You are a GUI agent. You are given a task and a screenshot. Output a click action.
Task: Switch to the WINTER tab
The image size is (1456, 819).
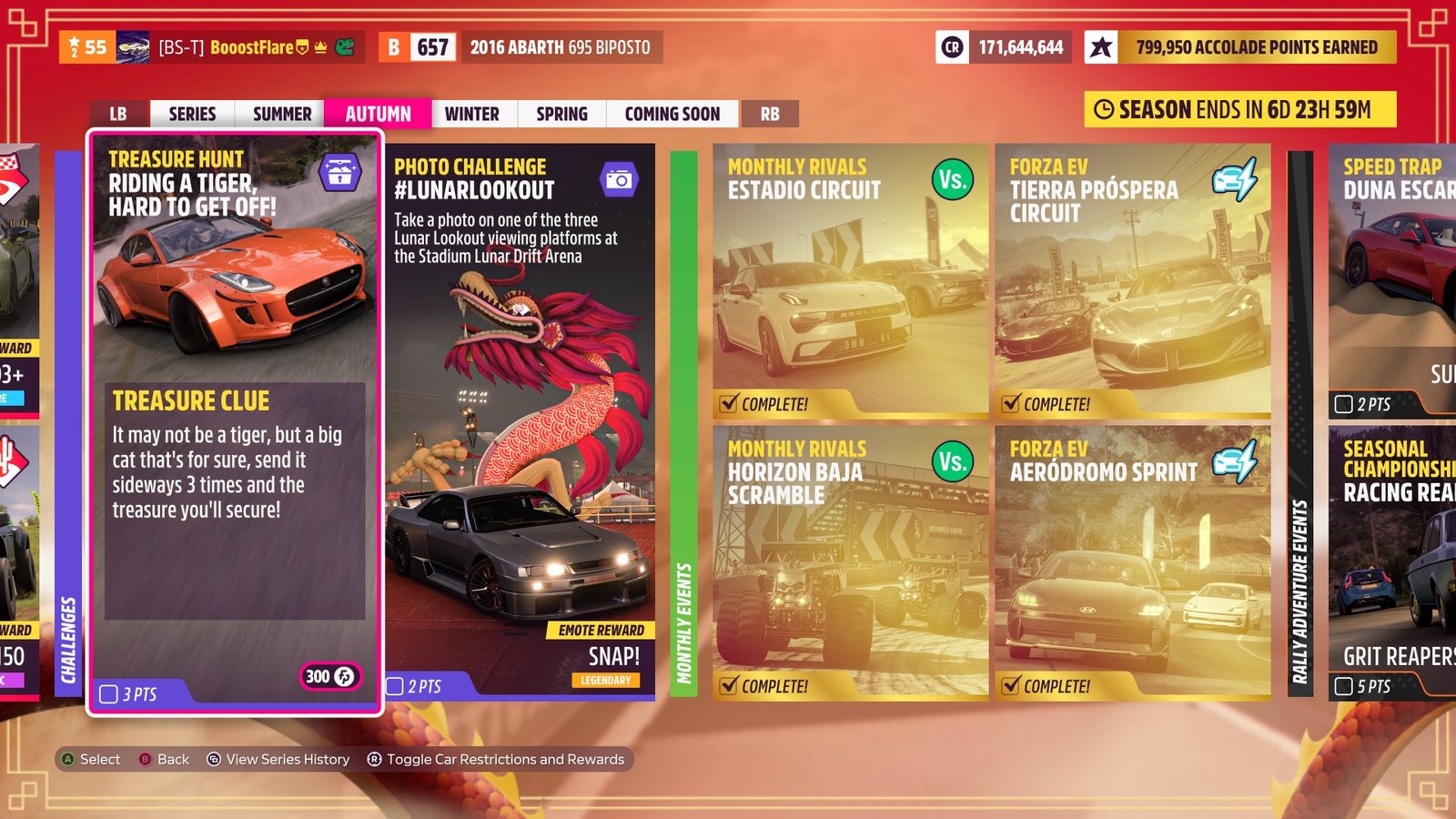click(472, 114)
